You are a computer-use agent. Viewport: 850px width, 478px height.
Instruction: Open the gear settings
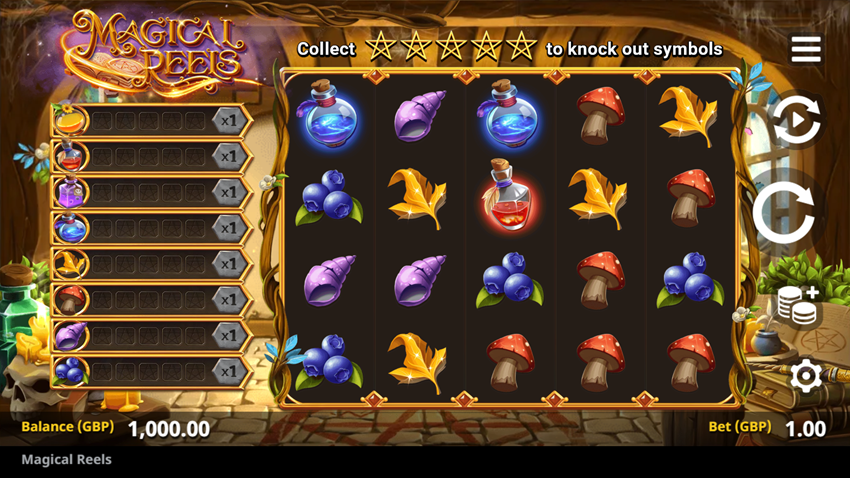pyautogui.click(x=805, y=376)
